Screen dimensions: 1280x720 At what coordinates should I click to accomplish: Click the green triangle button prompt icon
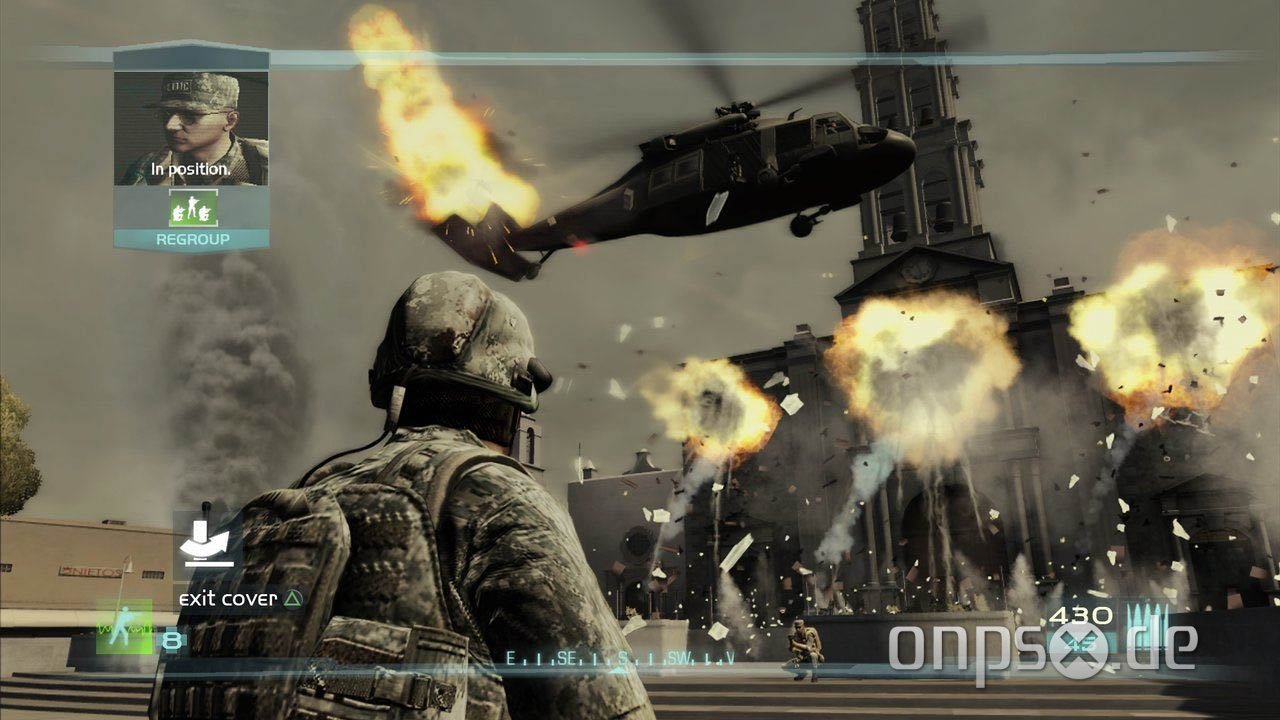[291, 598]
